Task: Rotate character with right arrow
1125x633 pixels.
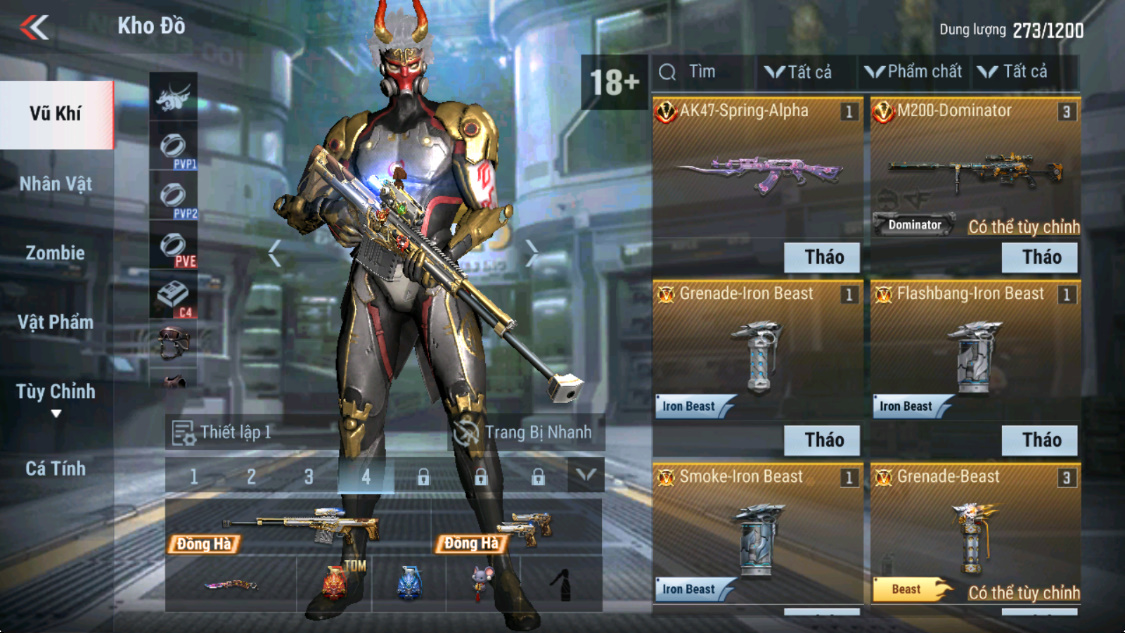Action: point(532,255)
